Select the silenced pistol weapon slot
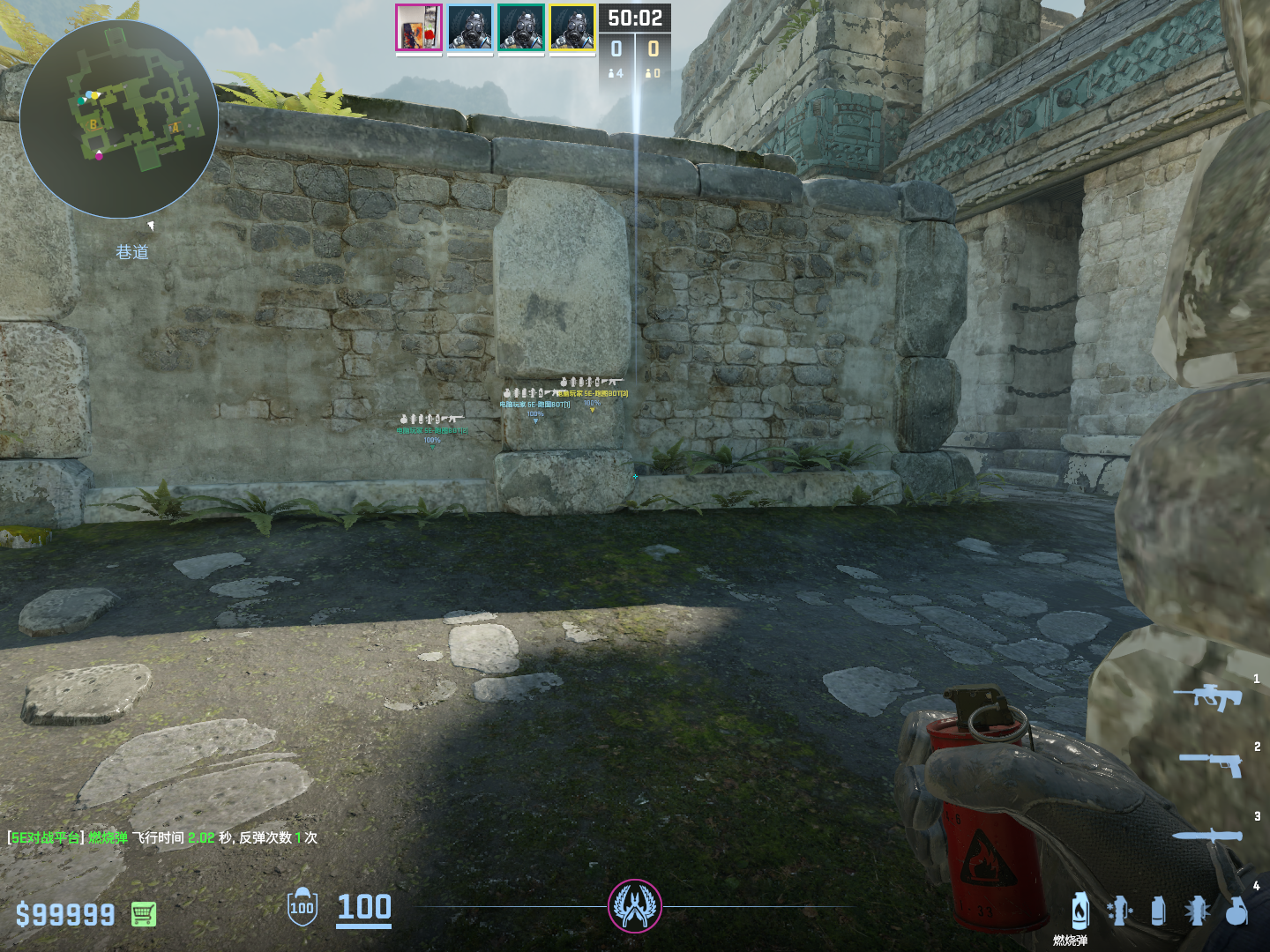The width and height of the screenshot is (1270, 952). [1212, 763]
